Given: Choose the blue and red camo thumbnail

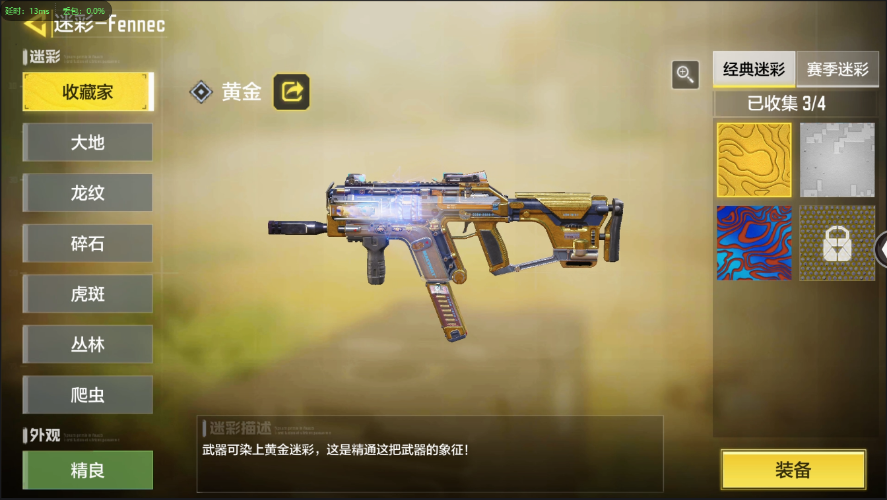Looking at the screenshot, I should click(x=754, y=243).
